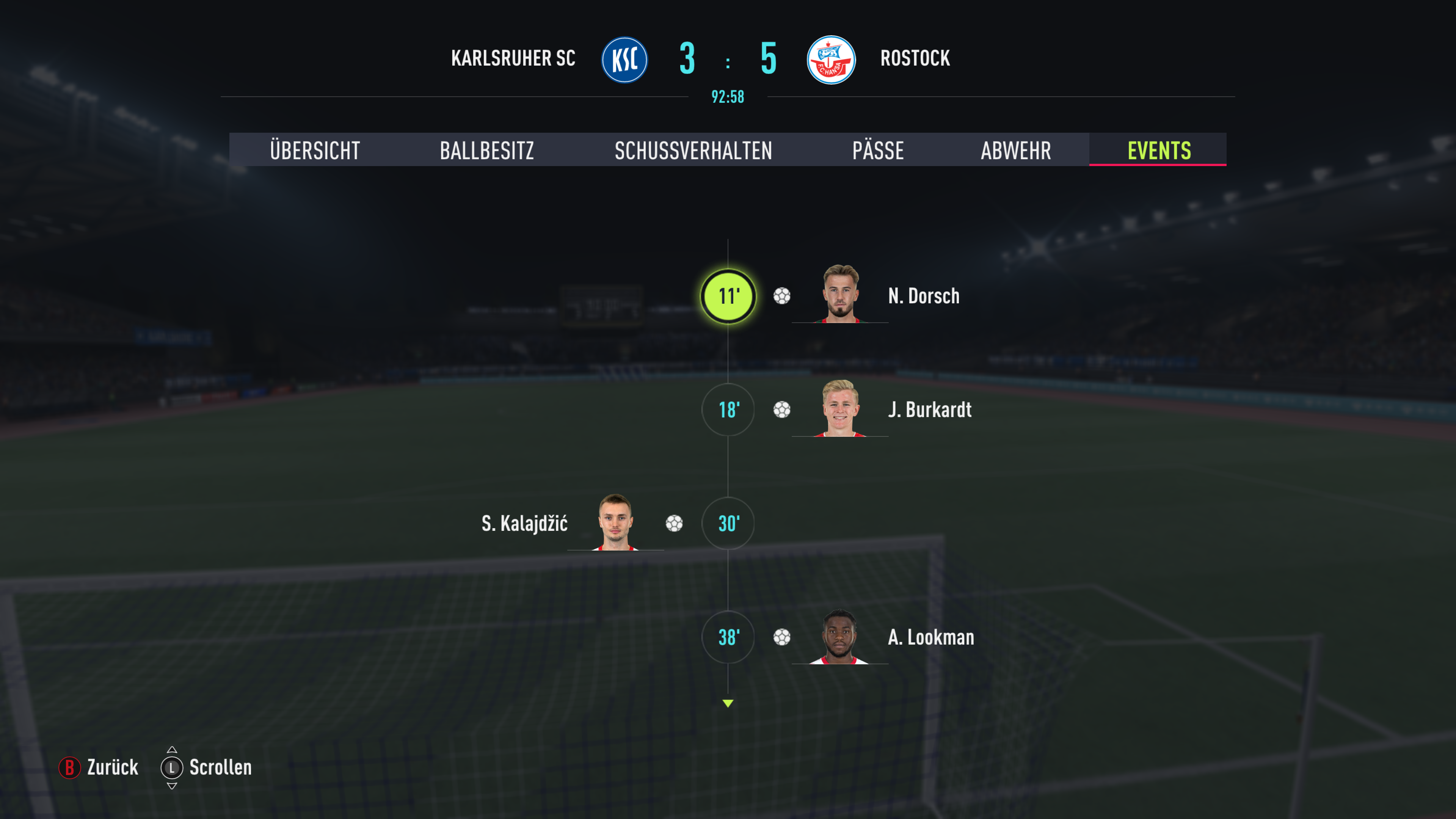
Task: Select N. Dorsch's player portrait
Action: pos(840,294)
